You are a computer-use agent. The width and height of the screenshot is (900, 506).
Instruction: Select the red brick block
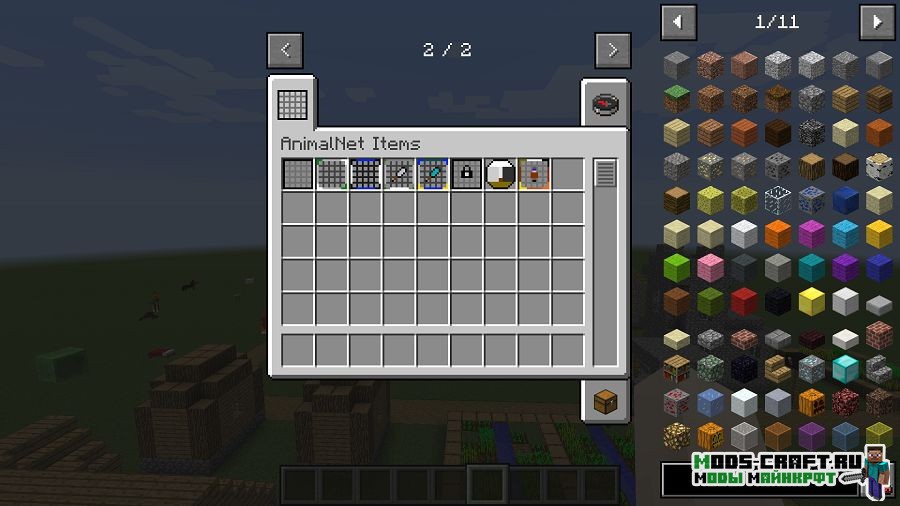(880, 334)
